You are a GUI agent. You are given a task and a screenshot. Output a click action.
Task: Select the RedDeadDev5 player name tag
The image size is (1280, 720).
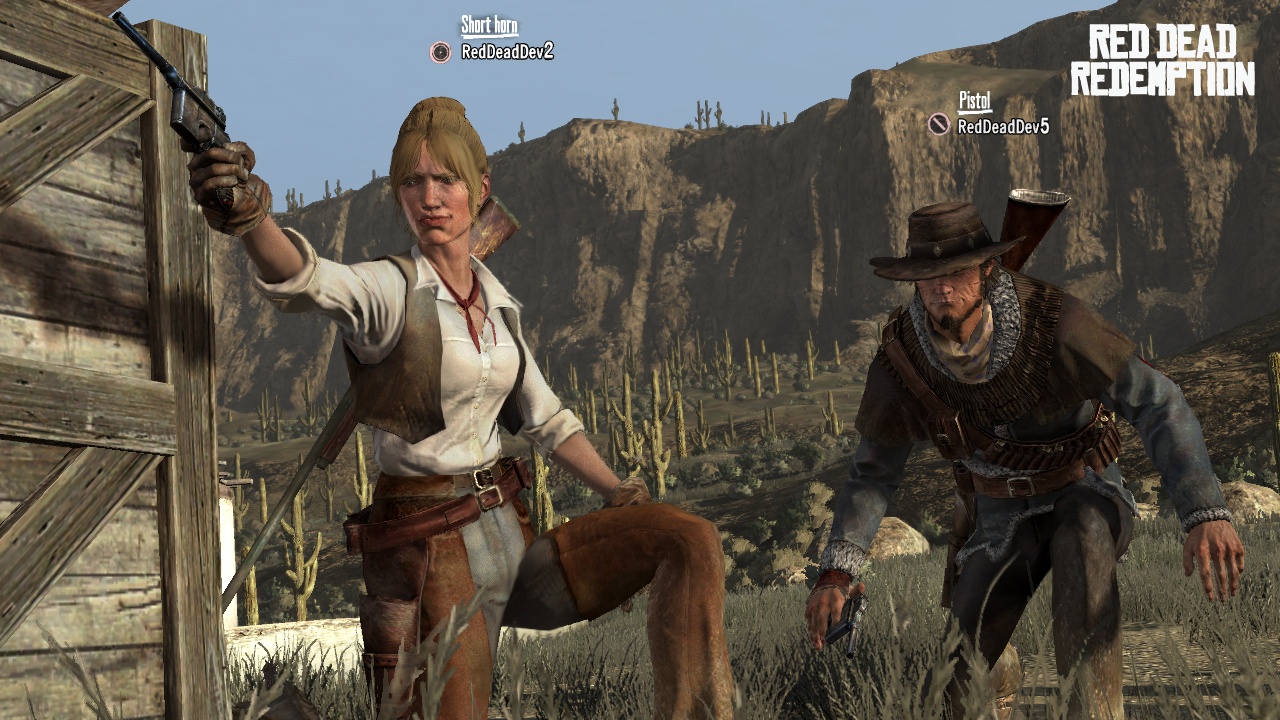coord(1003,126)
